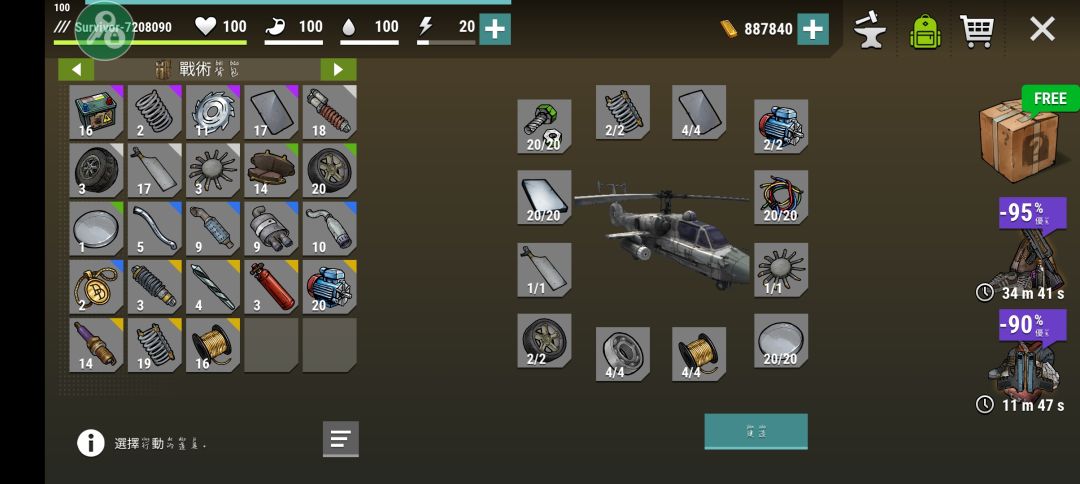Viewport: 1080px width, 484px height.
Task: Choose the colored wires recipe slot
Action: coord(780,197)
